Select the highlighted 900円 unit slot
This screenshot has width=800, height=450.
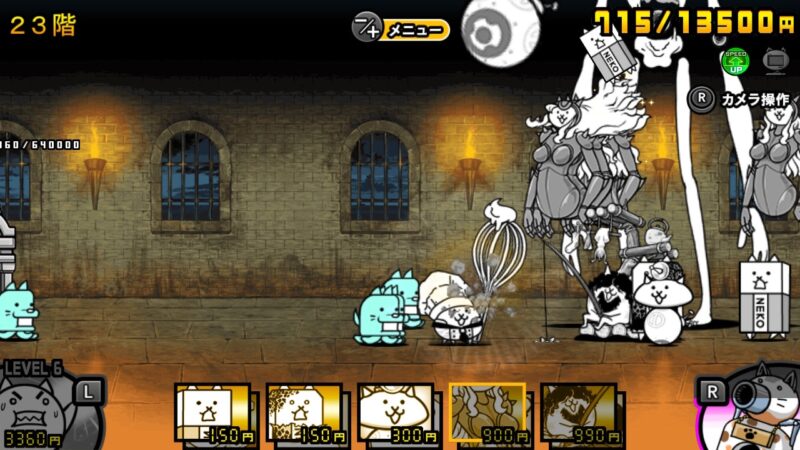click(487, 413)
